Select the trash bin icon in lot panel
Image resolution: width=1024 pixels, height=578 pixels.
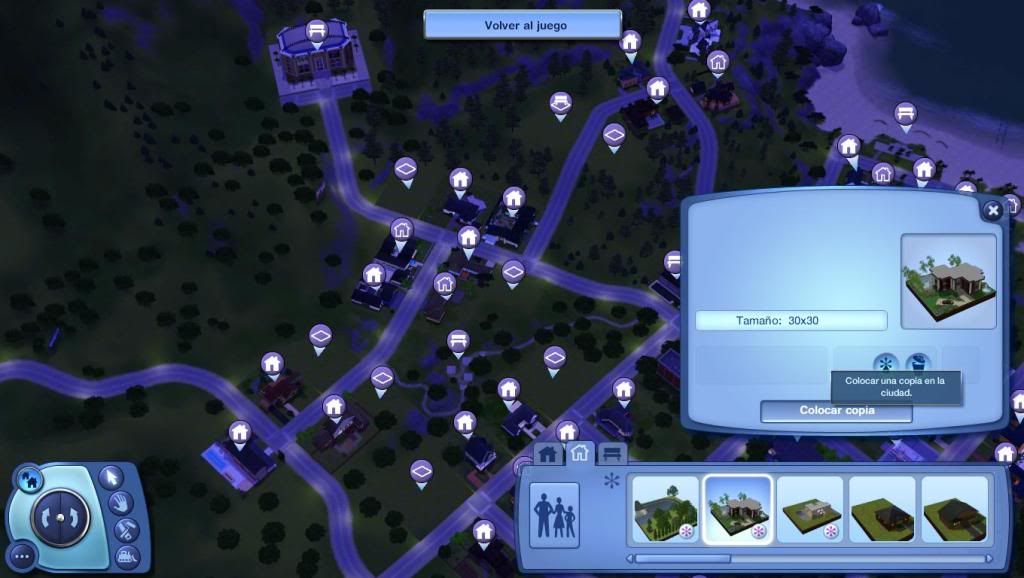coord(916,364)
